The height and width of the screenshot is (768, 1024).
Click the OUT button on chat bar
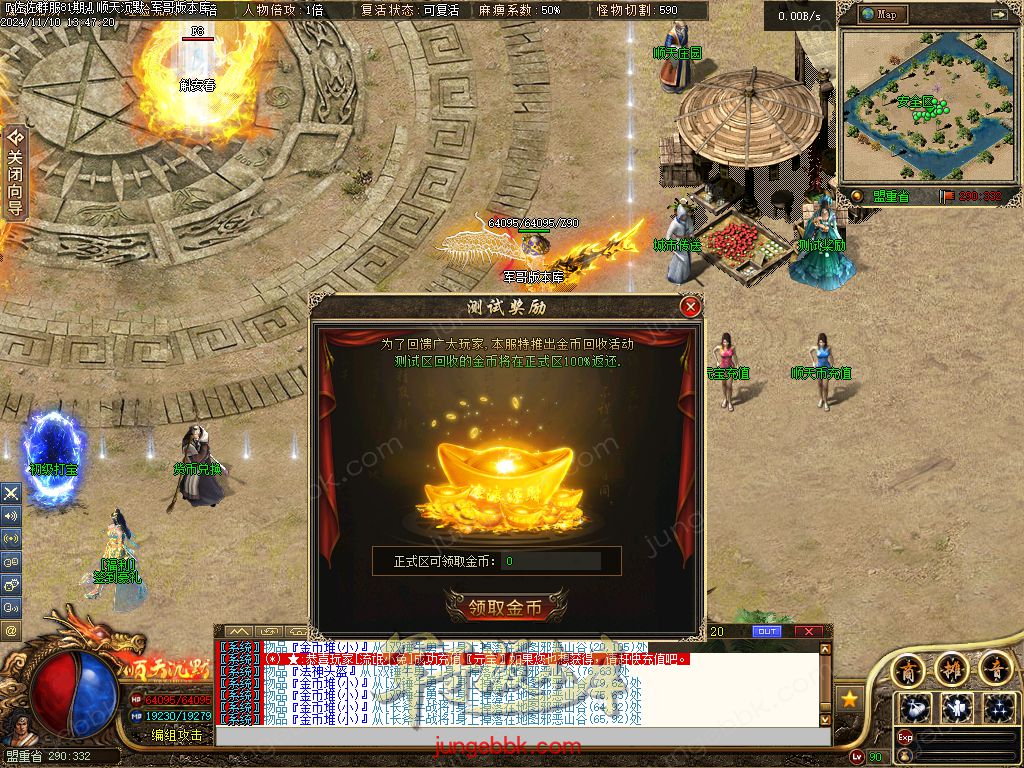coord(767,631)
